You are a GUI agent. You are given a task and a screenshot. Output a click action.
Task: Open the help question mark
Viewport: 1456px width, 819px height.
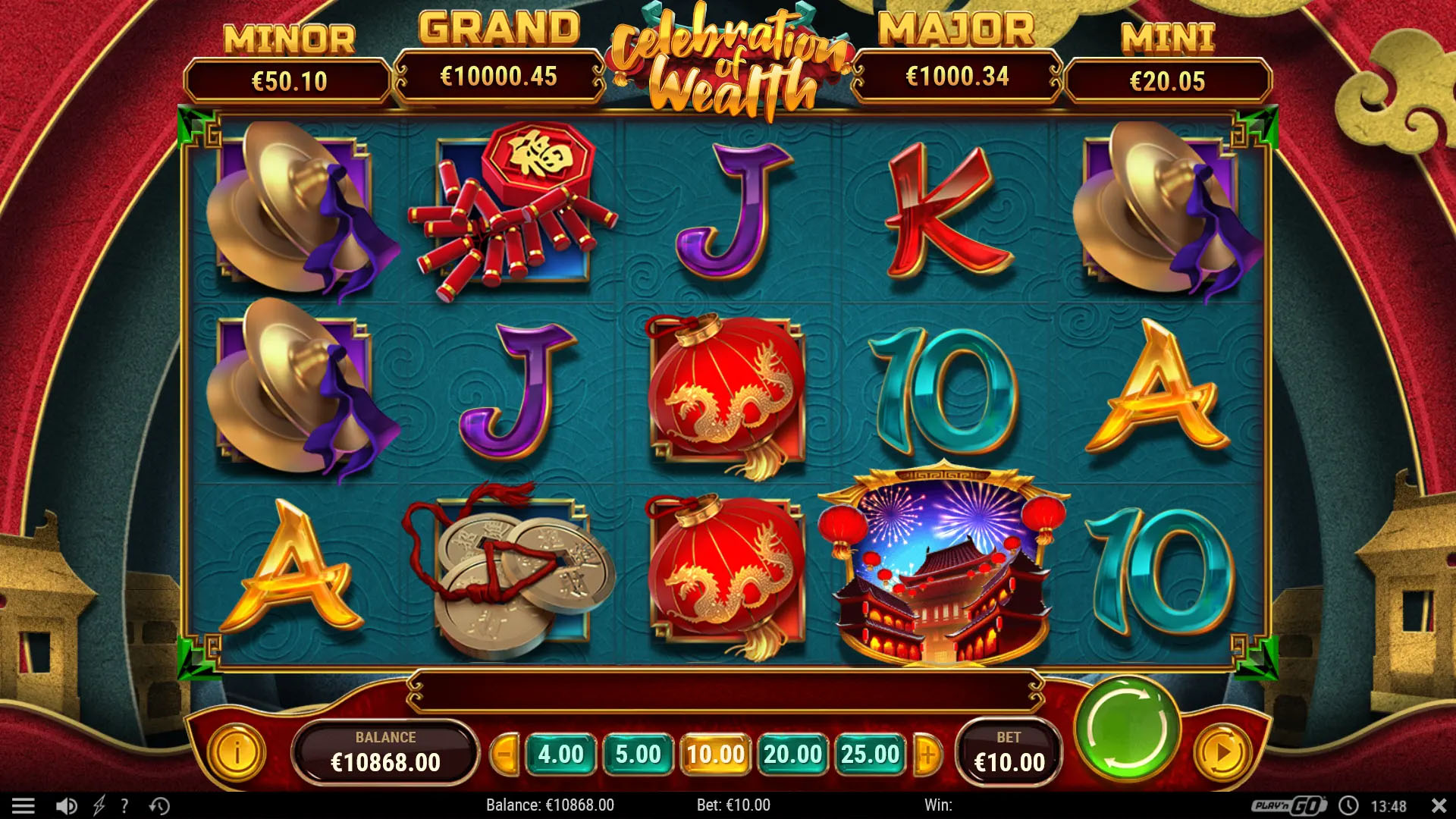coord(125,805)
